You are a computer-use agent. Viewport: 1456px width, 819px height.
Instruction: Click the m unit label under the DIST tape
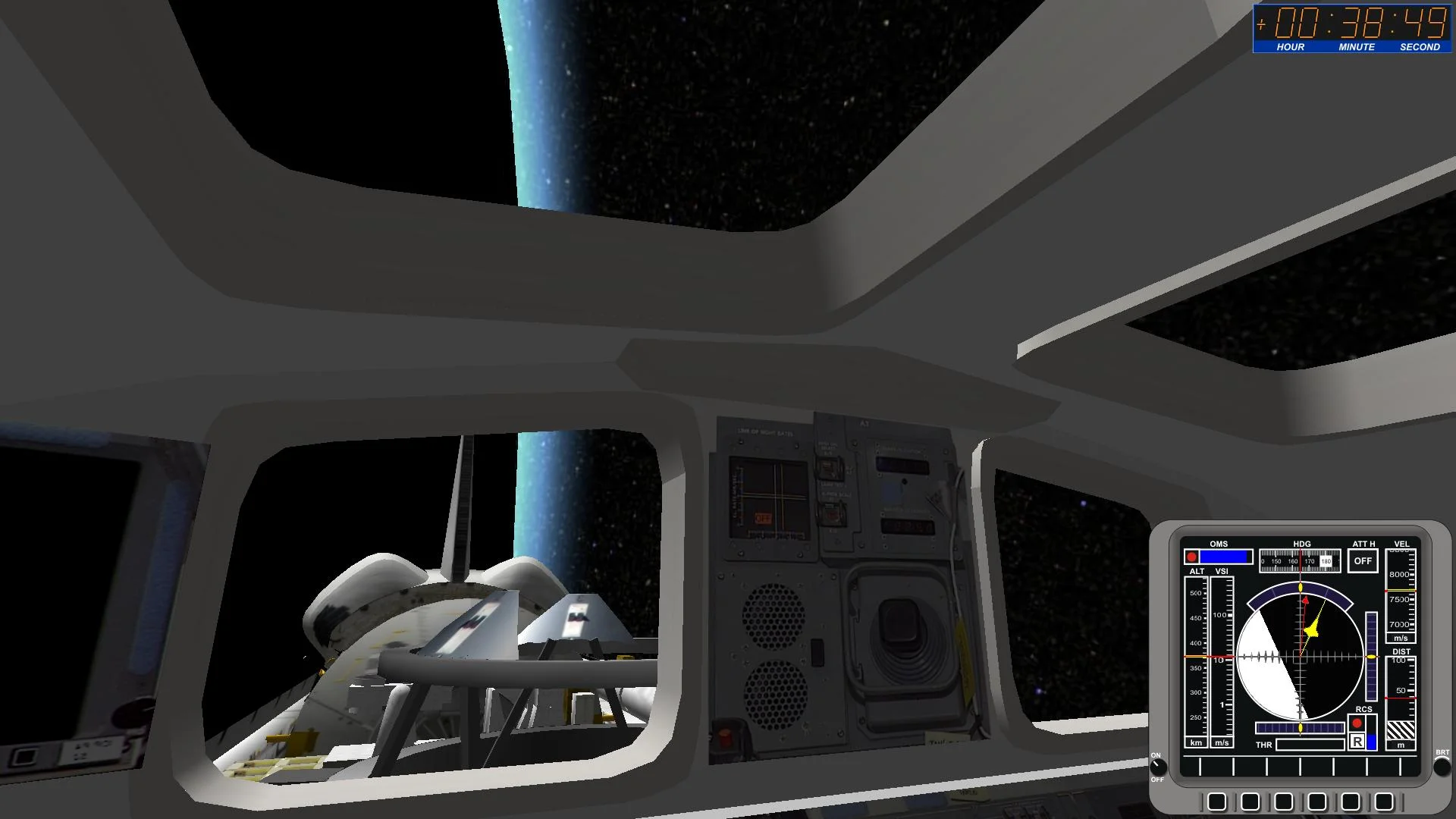click(1401, 743)
